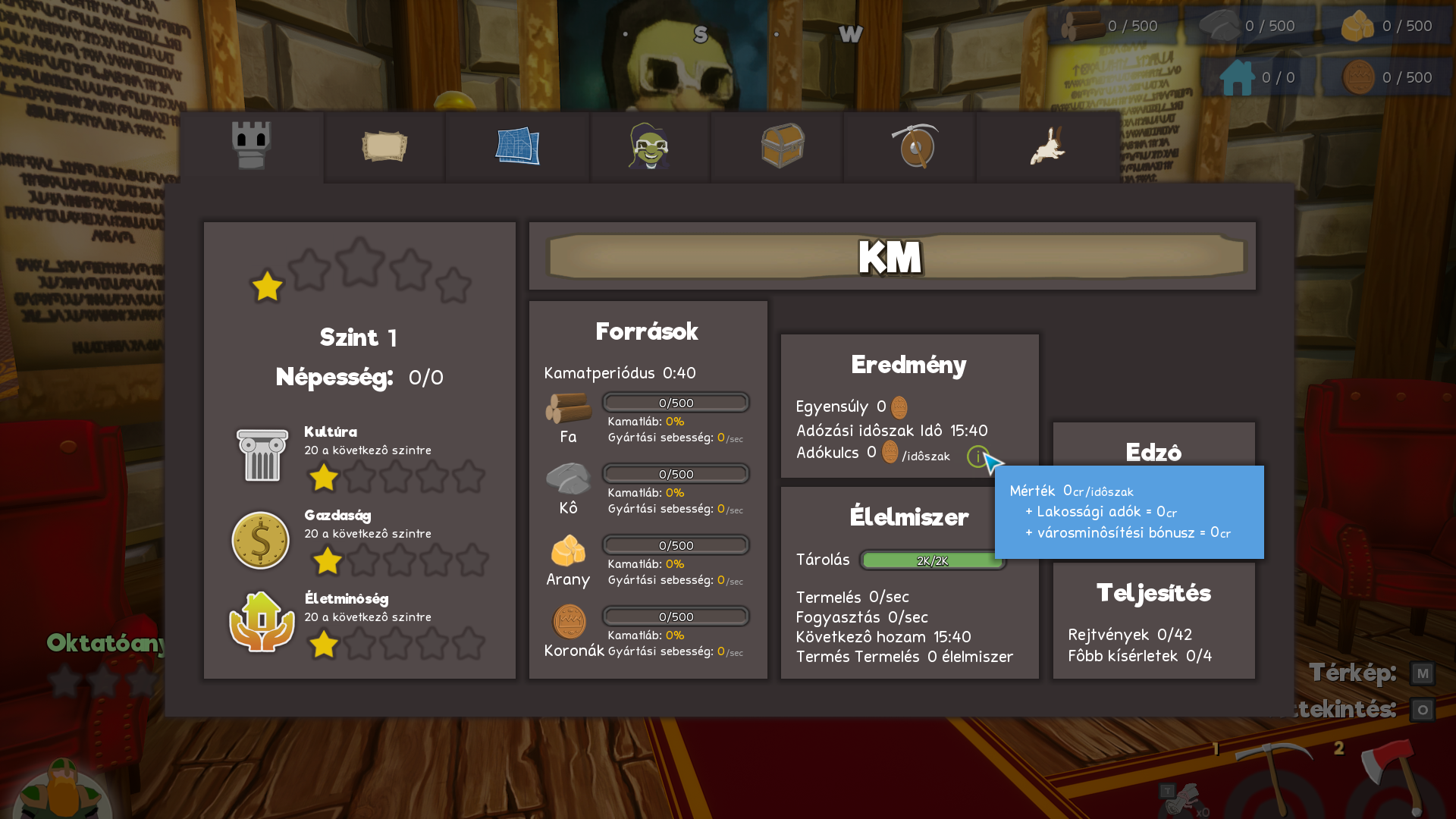Open the goblin character tab
1456x819 pixels.
(x=649, y=146)
